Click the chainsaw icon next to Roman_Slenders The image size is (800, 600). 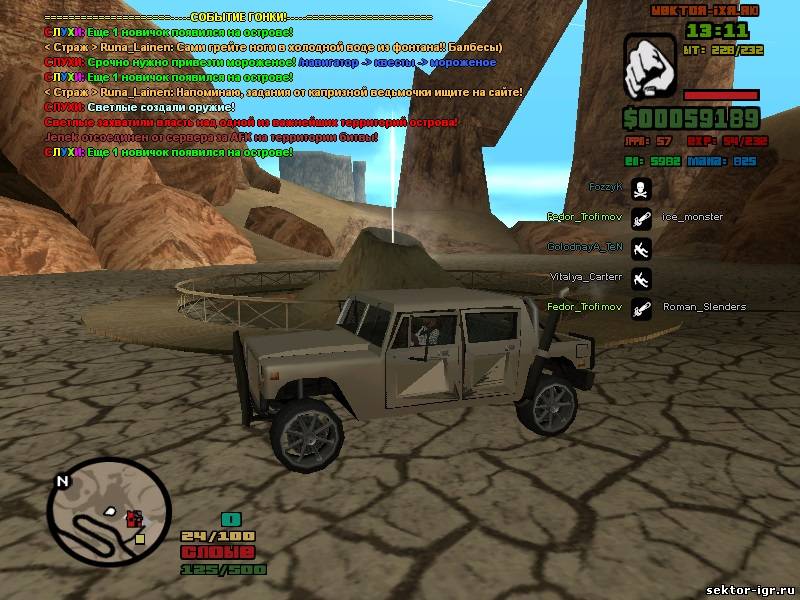click(641, 307)
